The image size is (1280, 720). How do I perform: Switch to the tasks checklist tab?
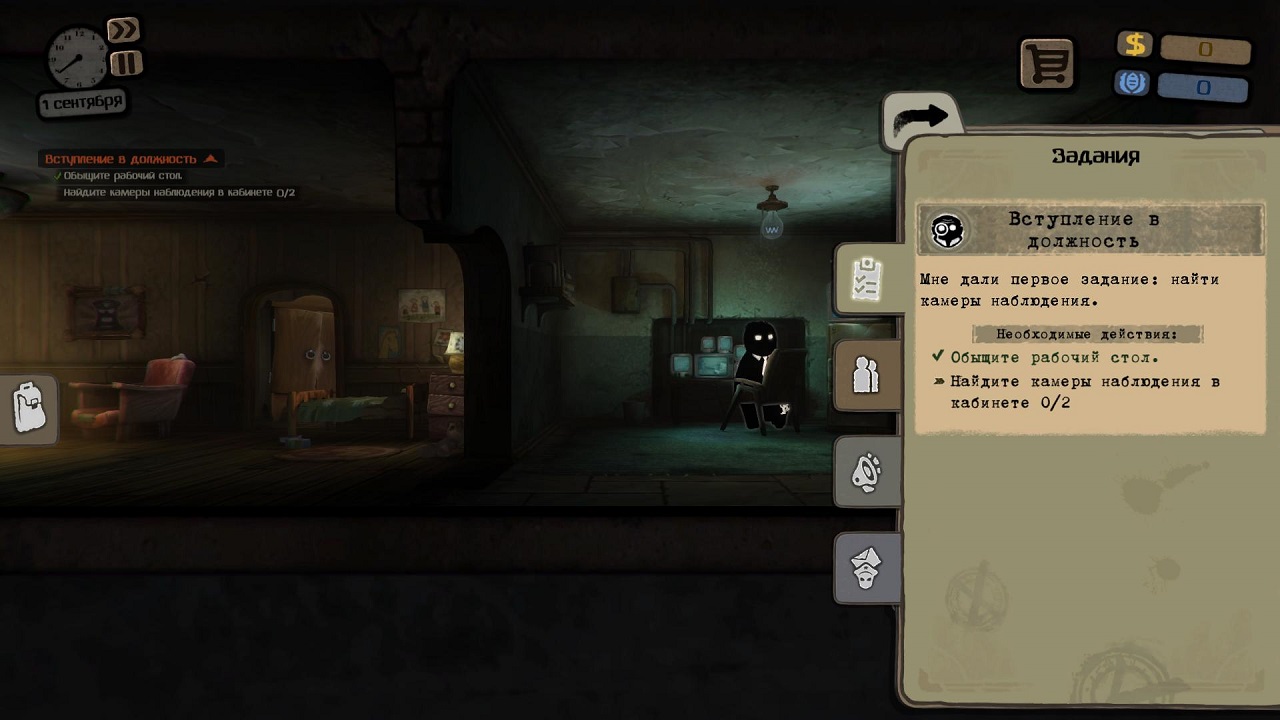865,279
